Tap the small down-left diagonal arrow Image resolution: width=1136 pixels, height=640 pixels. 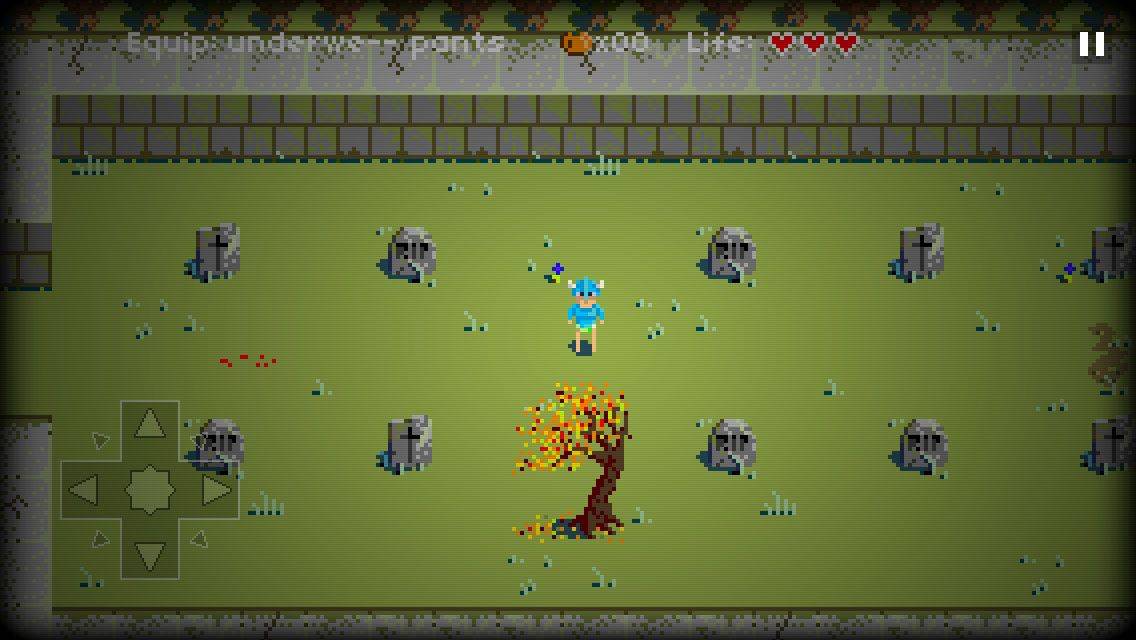100,540
